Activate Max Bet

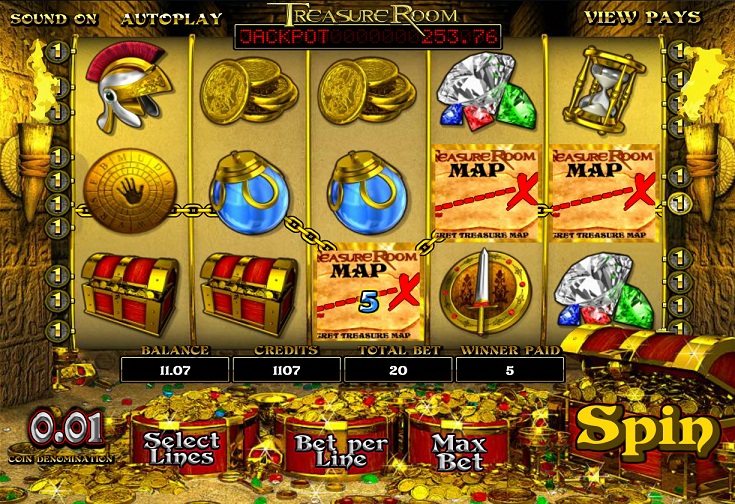(458, 450)
